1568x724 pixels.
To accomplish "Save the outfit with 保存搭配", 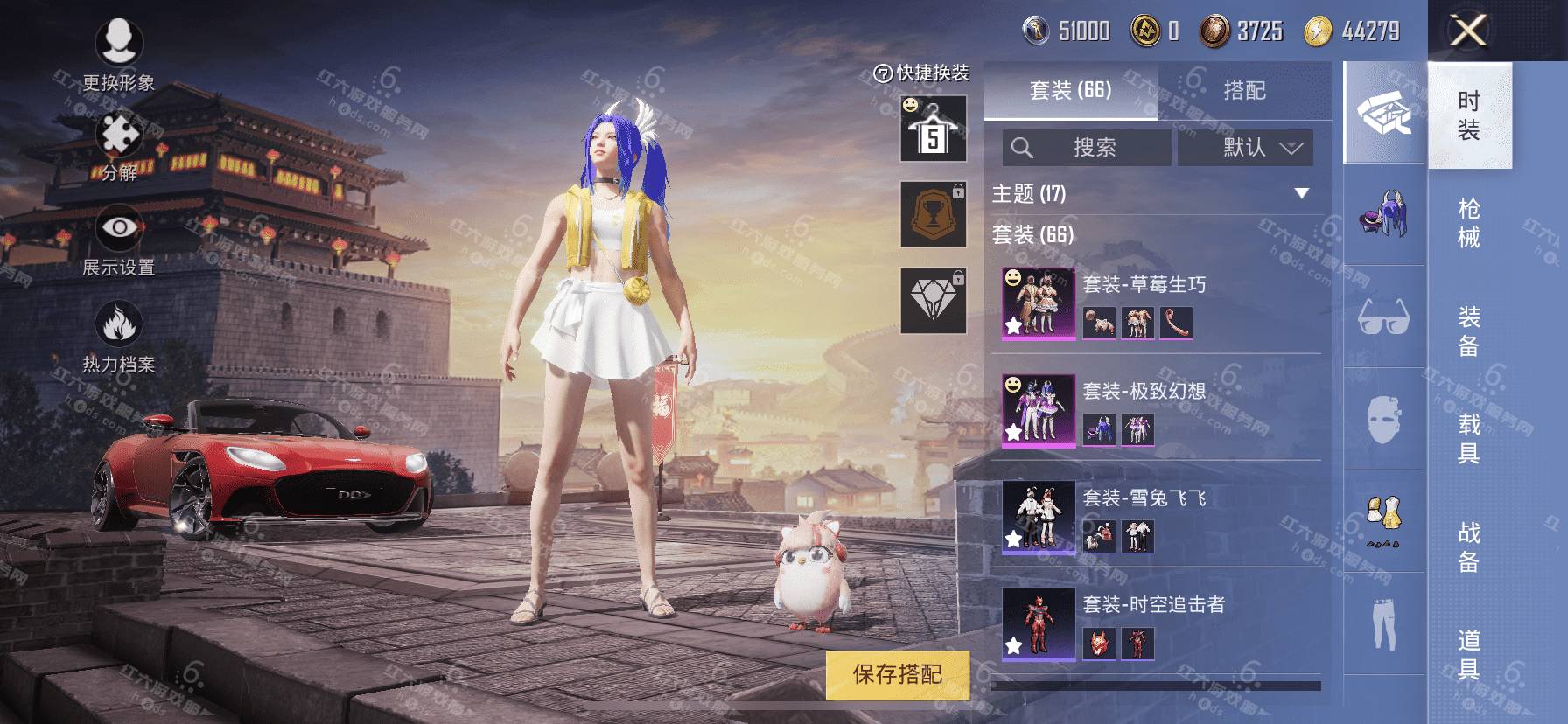I will click(898, 674).
